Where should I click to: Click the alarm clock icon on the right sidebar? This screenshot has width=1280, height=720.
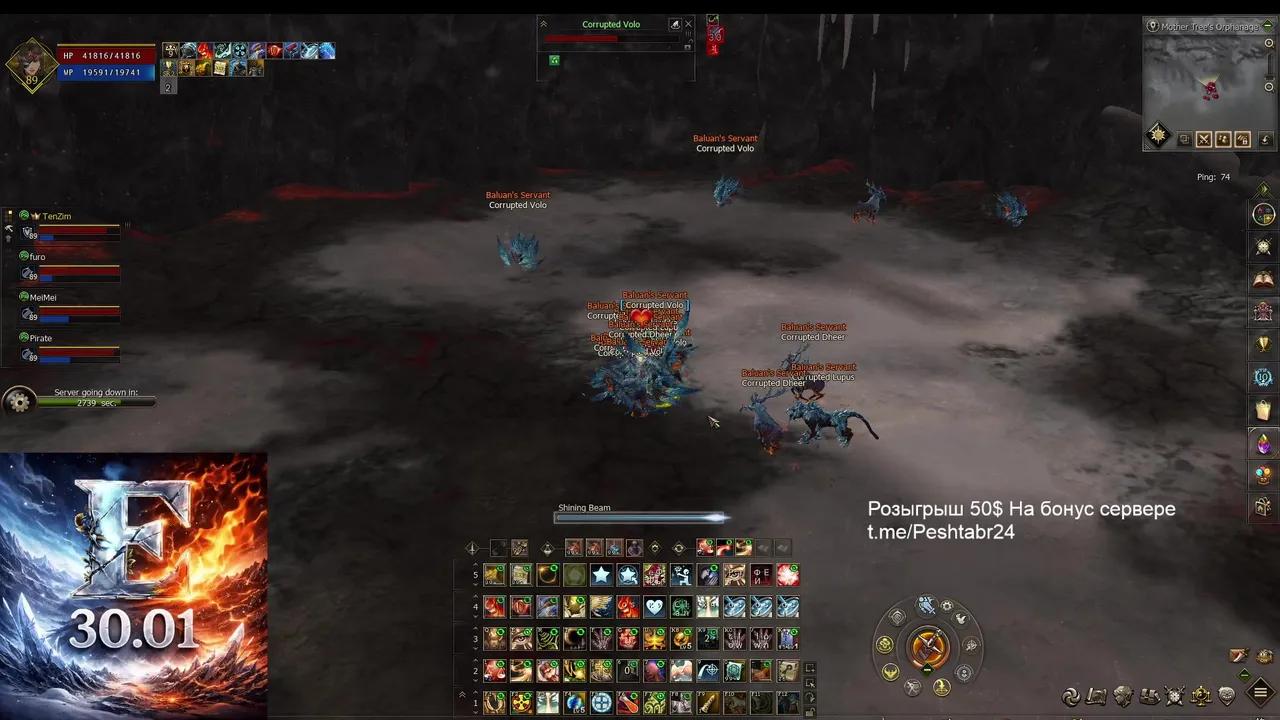click(1263, 247)
